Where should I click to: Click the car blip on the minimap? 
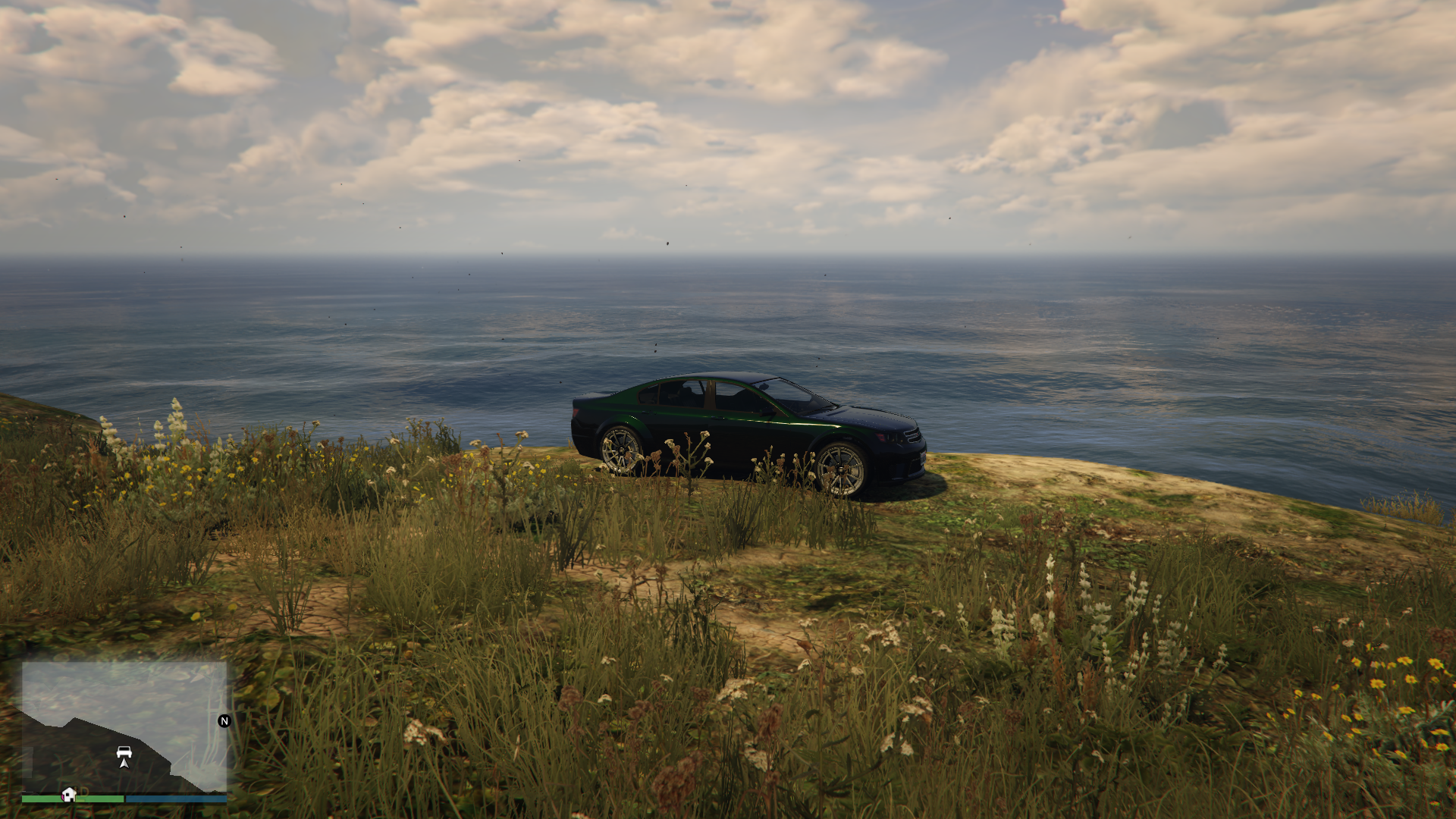click(x=124, y=752)
